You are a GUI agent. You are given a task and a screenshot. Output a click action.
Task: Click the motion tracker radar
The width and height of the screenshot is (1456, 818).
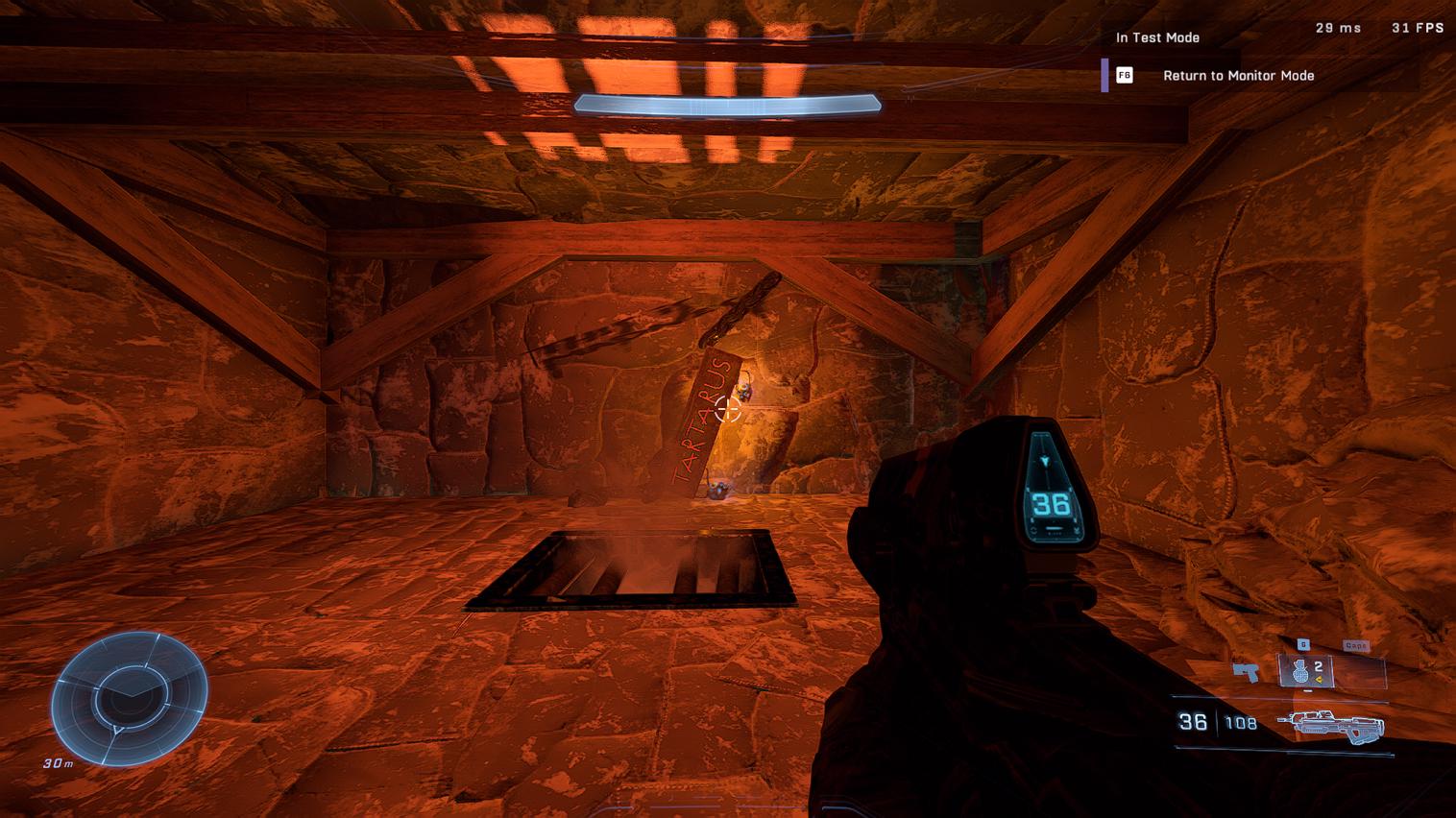129,698
